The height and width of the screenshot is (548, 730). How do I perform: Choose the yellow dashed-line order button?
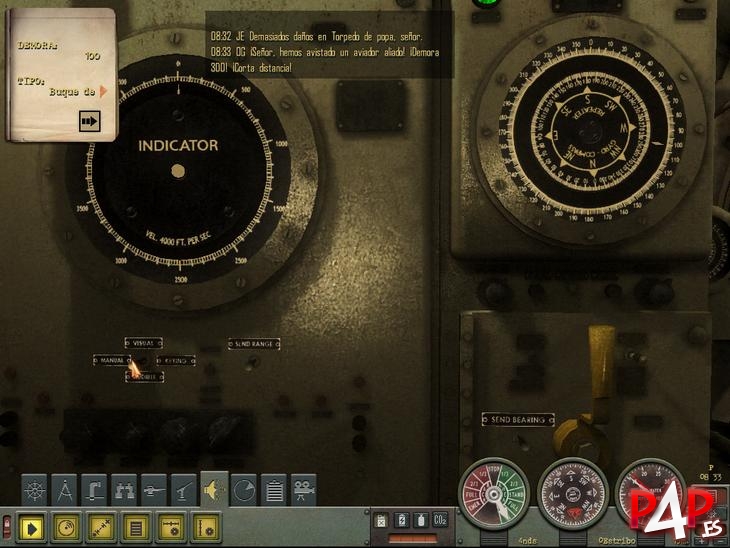(100, 525)
